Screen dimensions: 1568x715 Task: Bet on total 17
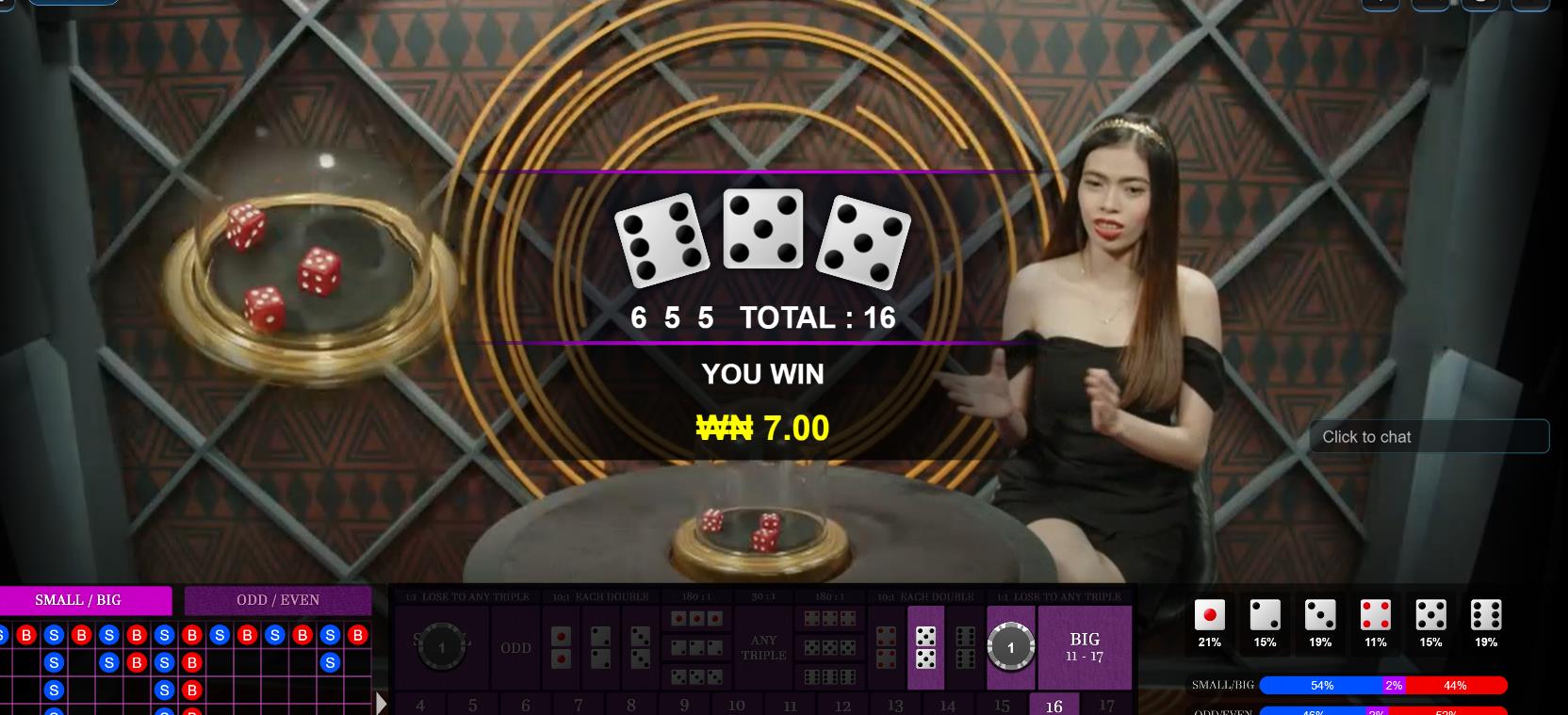(1106, 705)
